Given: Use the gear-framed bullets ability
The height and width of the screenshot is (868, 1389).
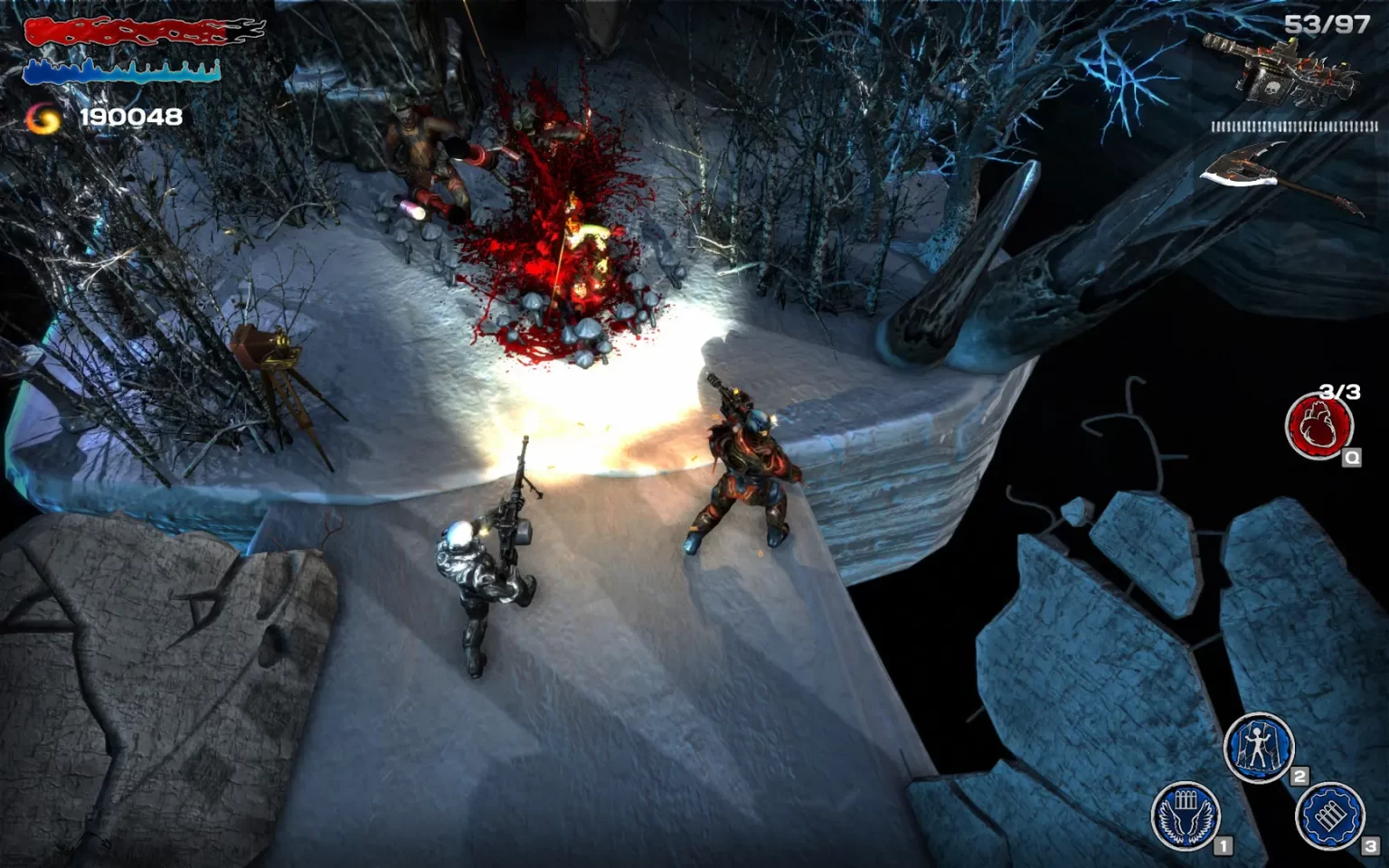Looking at the screenshot, I should (x=1329, y=816).
